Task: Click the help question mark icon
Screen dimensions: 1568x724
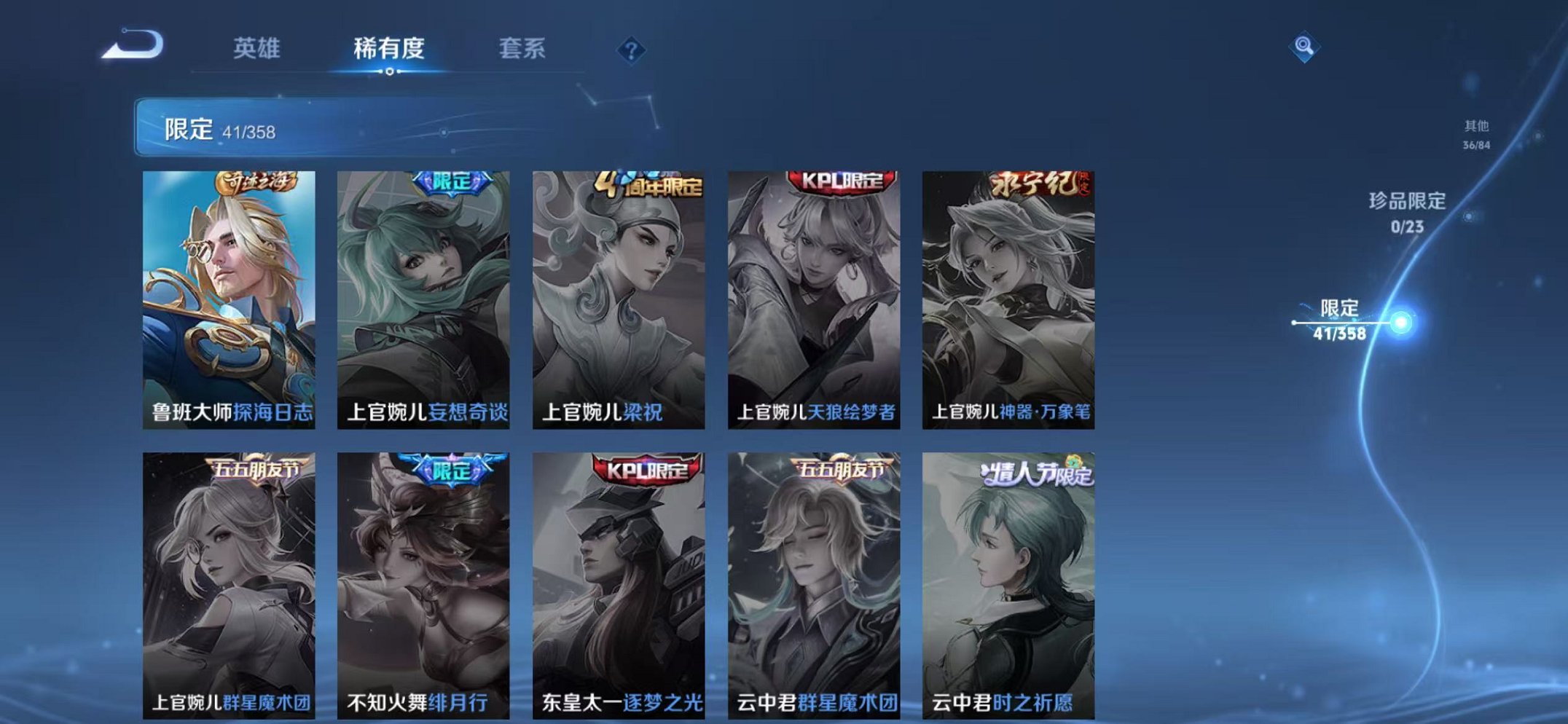Action: click(632, 50)
